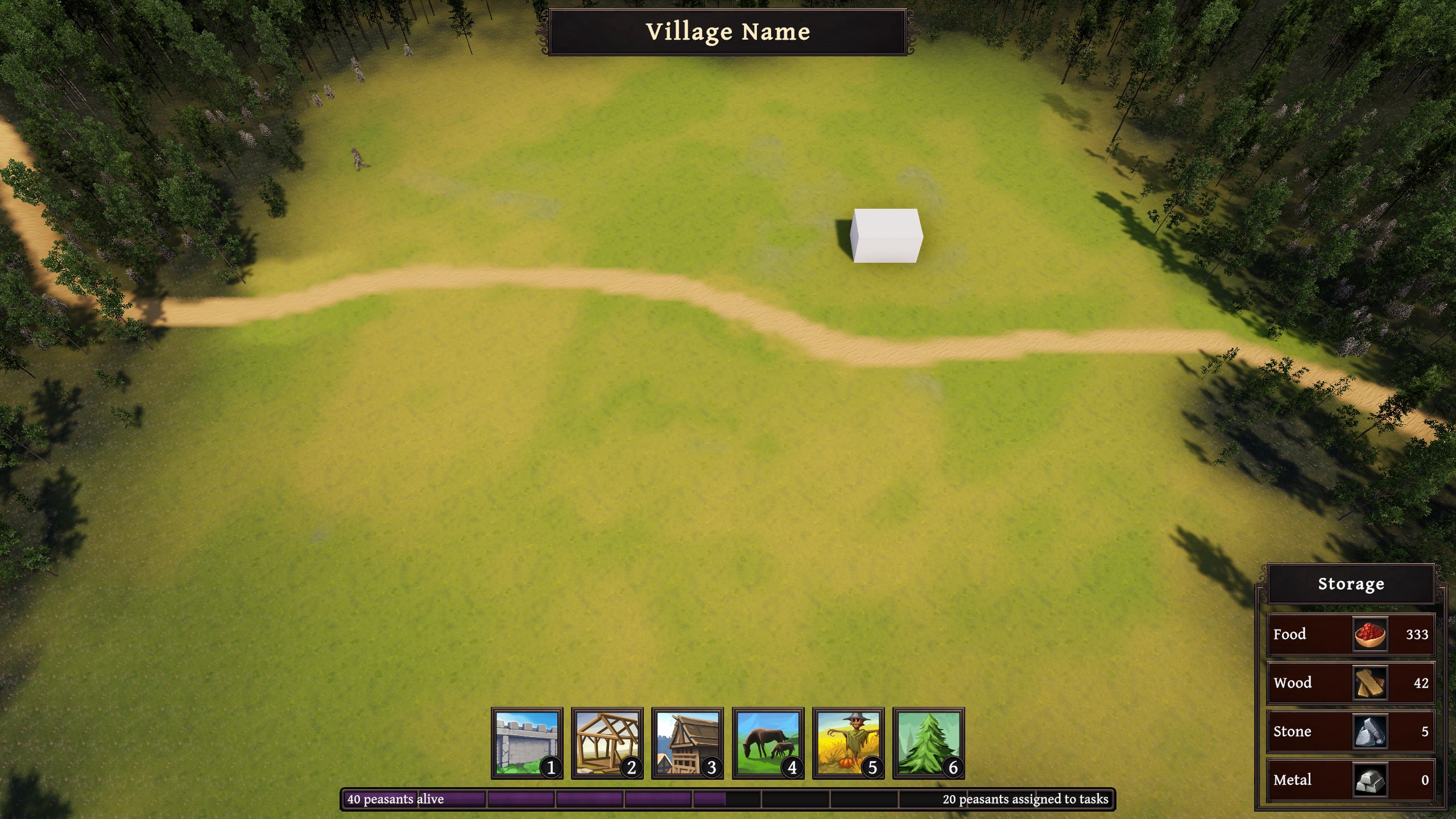Screen dimensions: 1456x819
Task: Pick the timber house building icon
Action: 687,743
